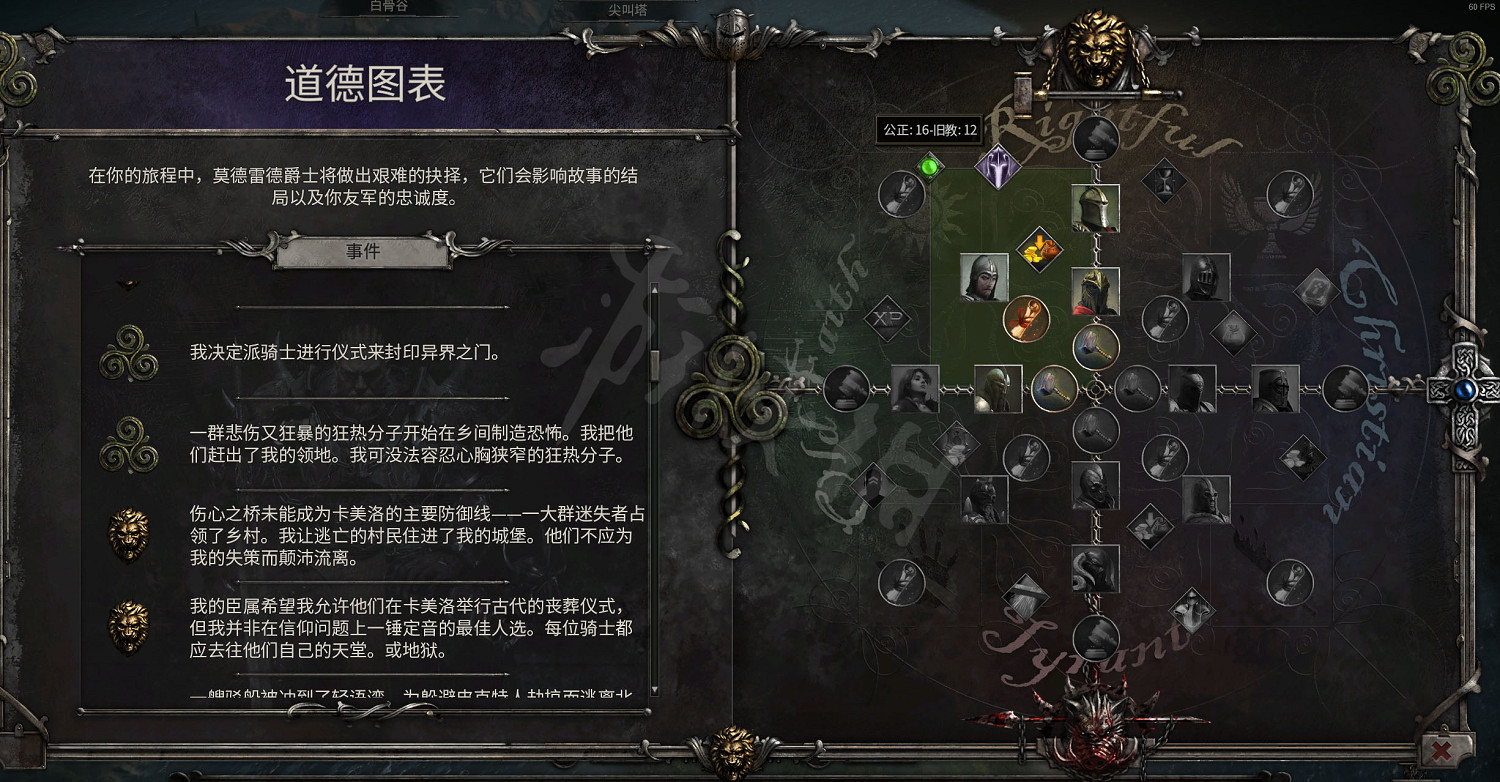Click the golden lion icon next to the bridge event
1500x782 pixels.
(129, 535)
